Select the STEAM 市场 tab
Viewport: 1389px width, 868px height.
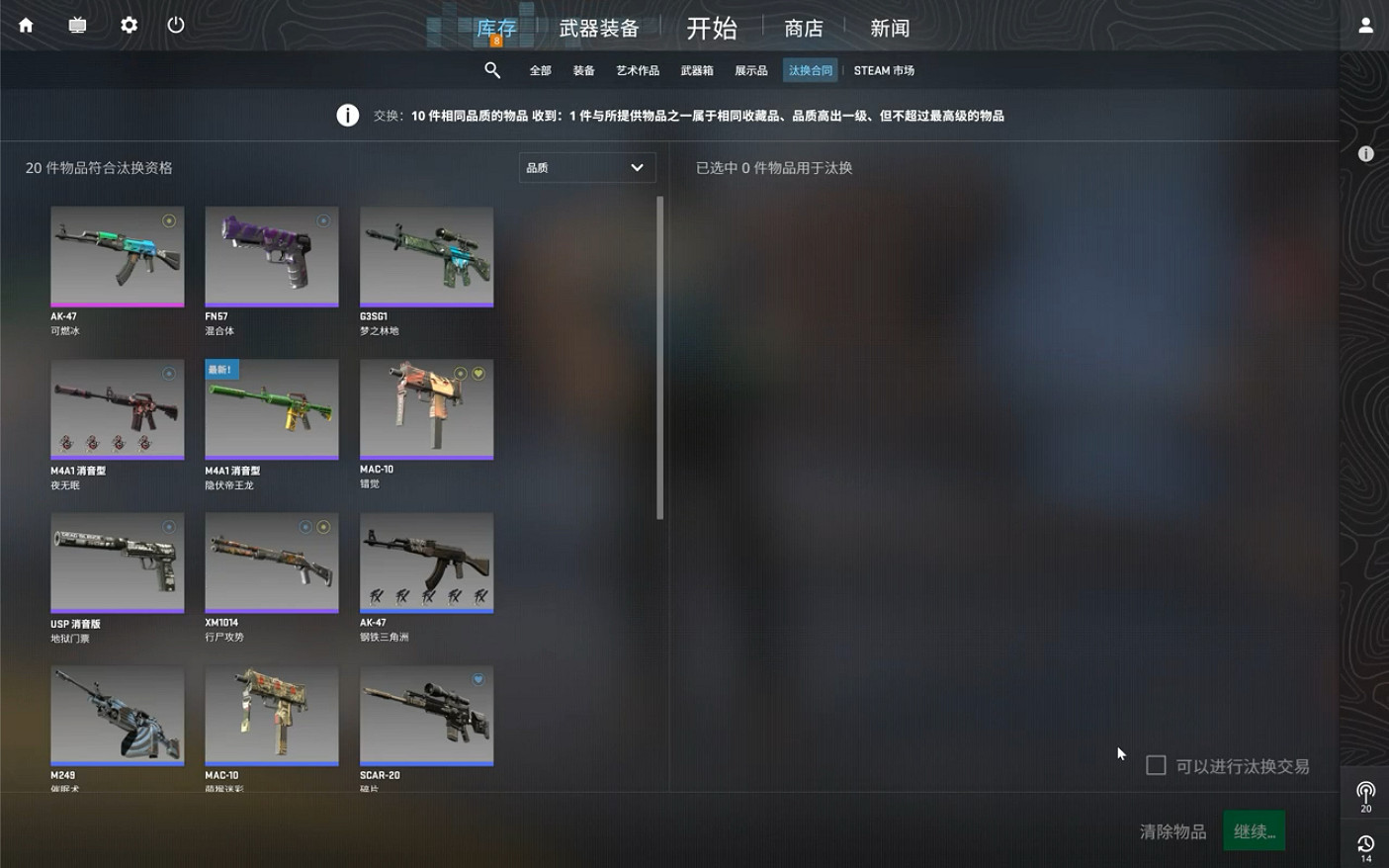(884, 70)
